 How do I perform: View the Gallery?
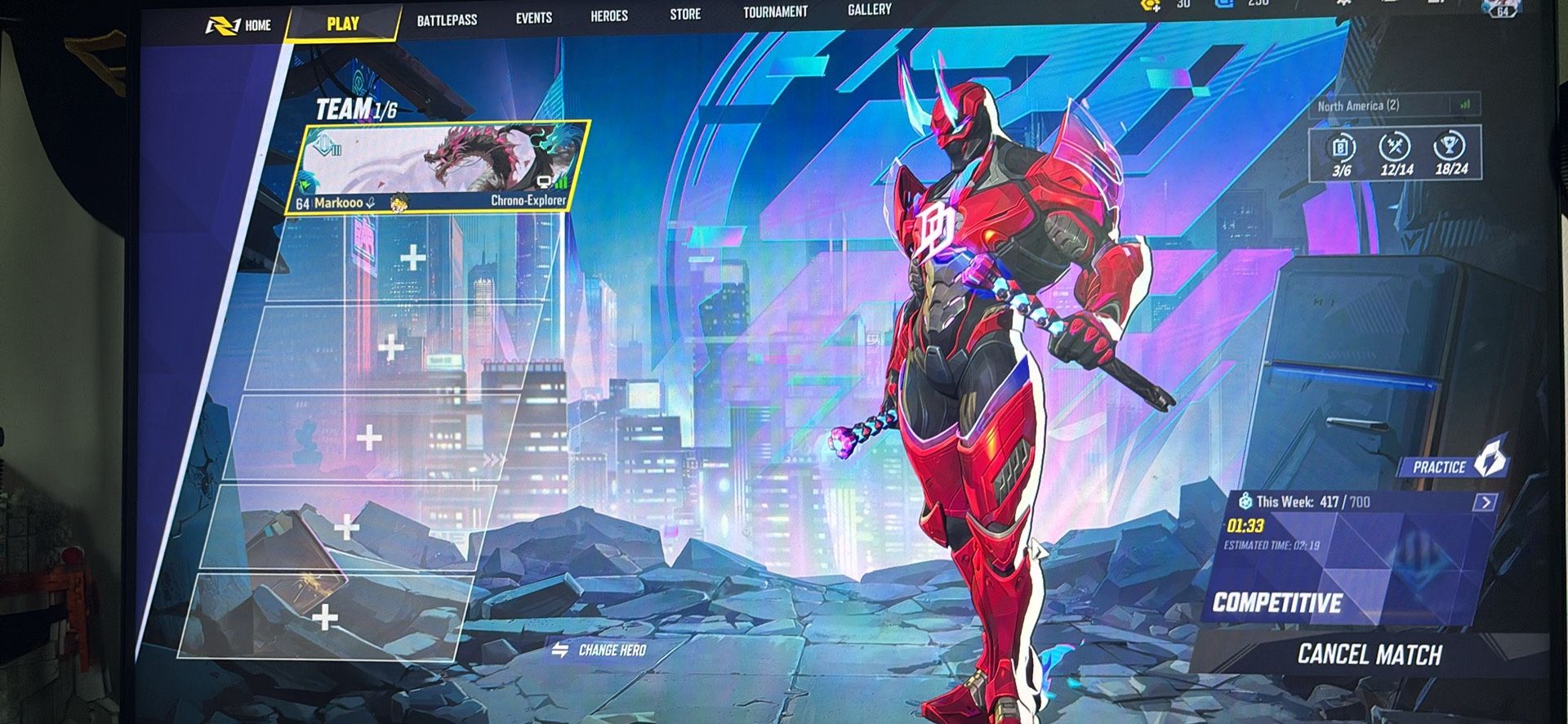(x=869, y=10)
